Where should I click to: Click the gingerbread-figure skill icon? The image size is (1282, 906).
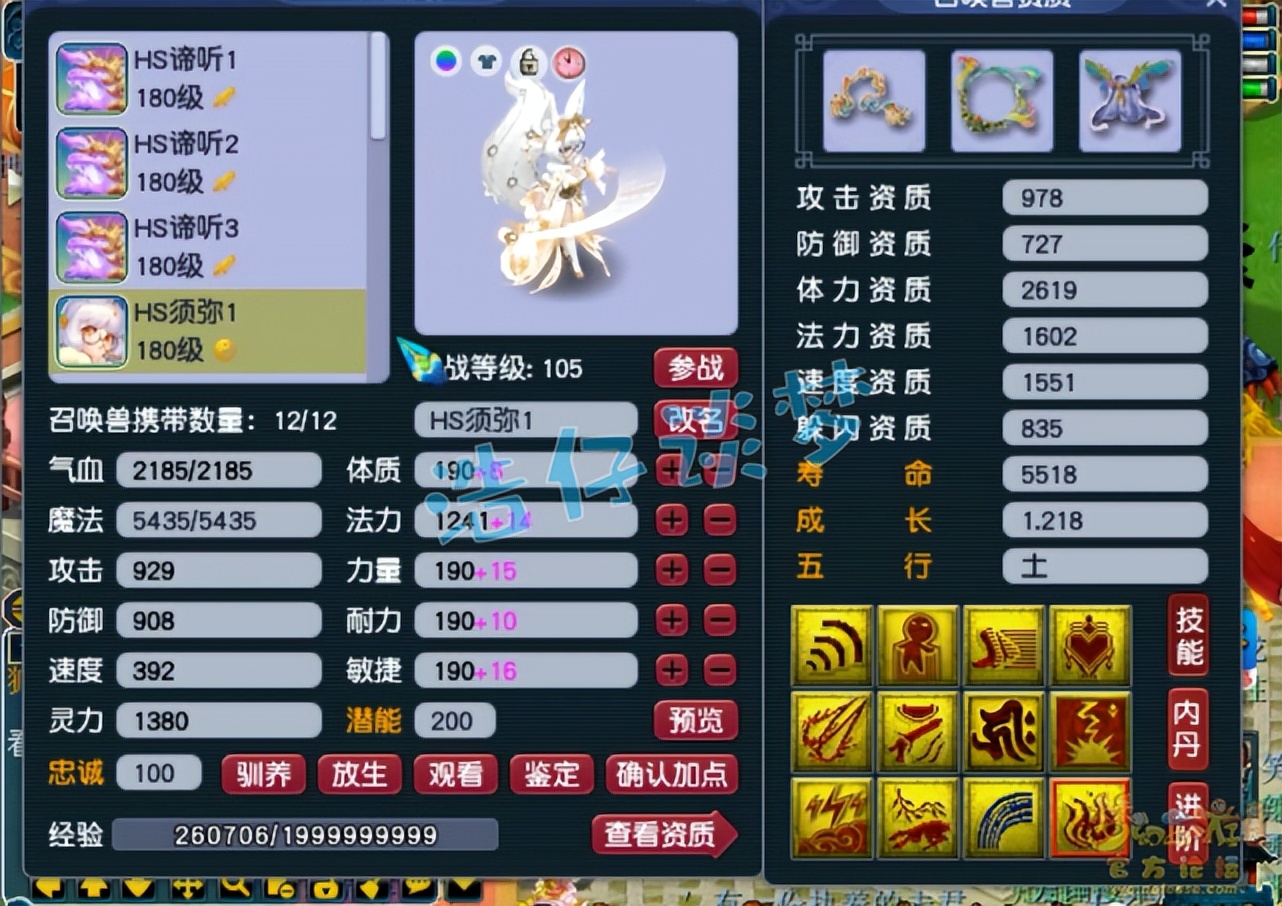point(917,645)
